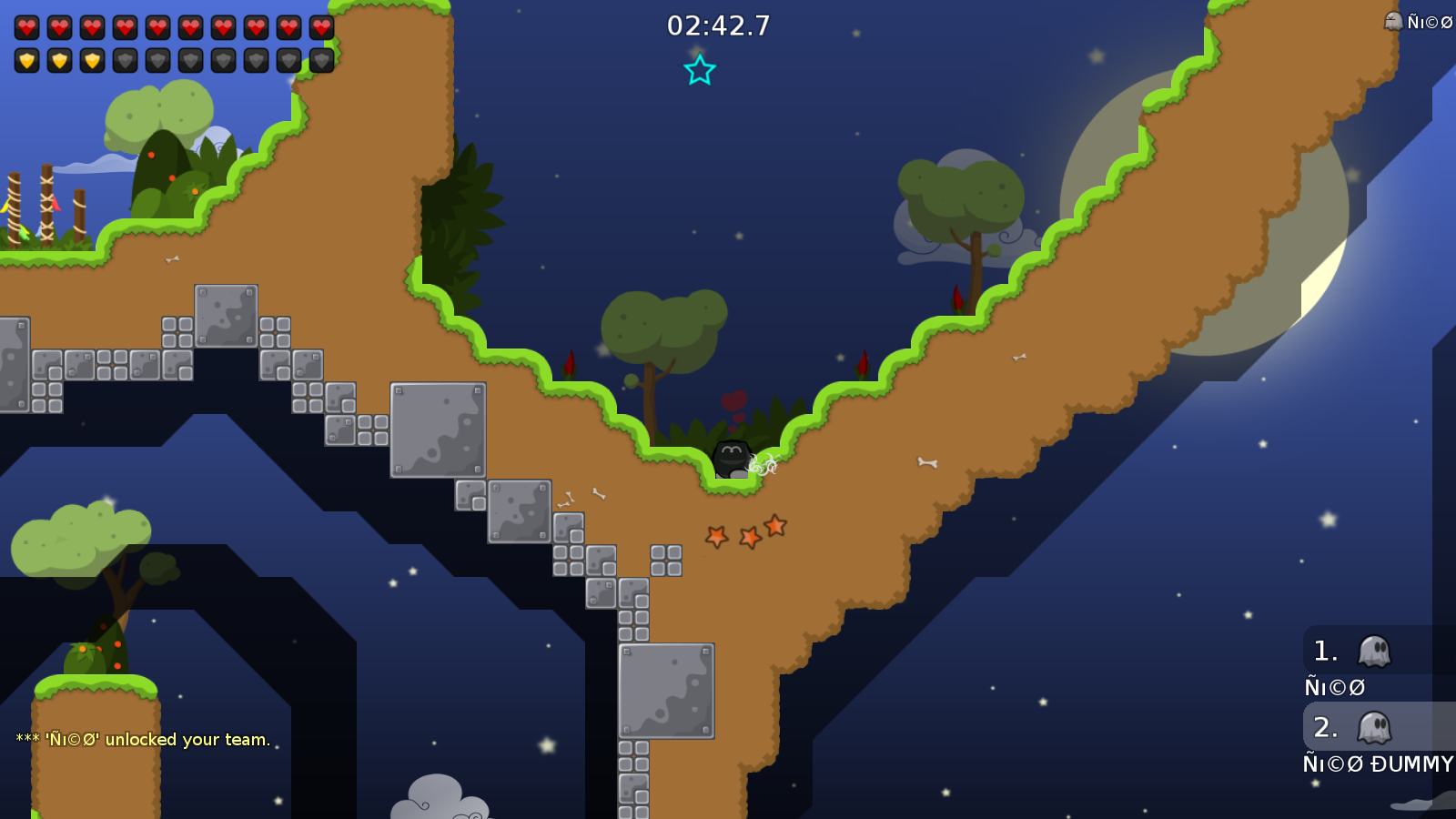Toggle the empty gray heart slot
This screenshot has width=1456, height=819.
[320, 27]
